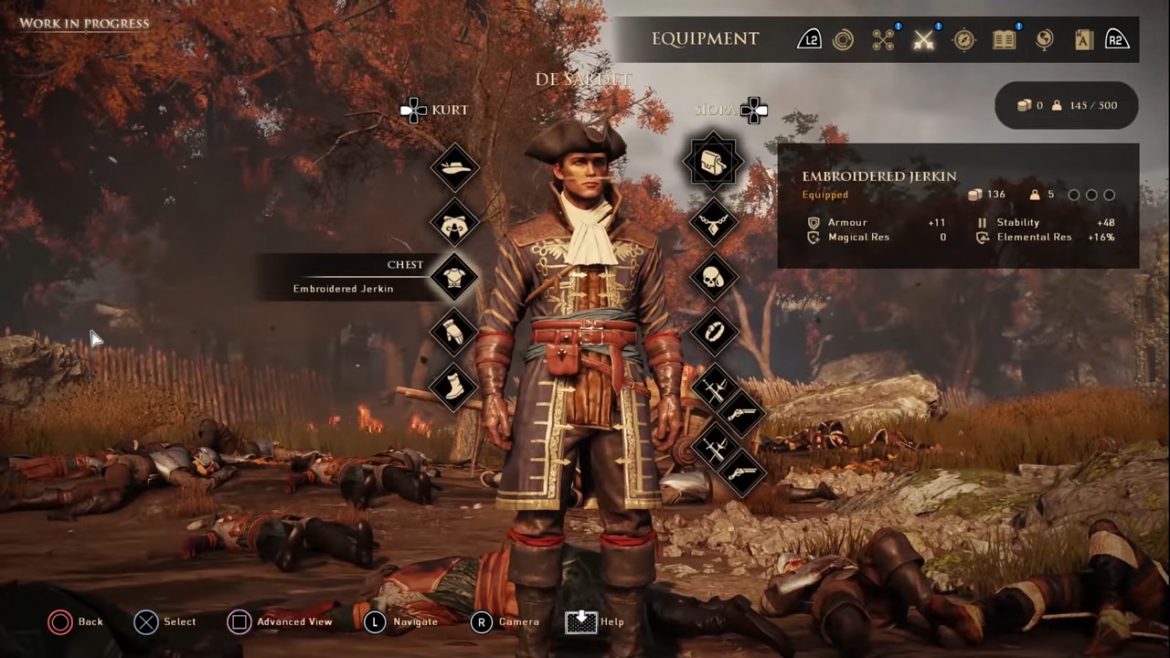Open the open-book journal tab
Viewport: 1170px width, 658px height.
(1004, 40)
